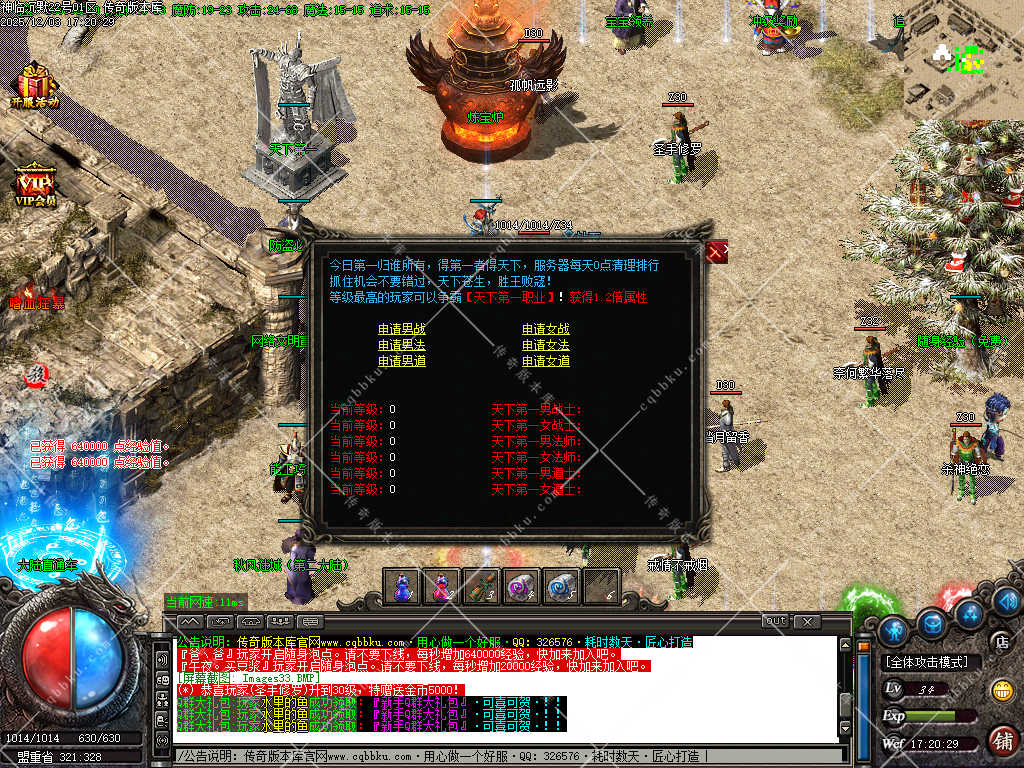Apply for 申请女道 female taoist title
This screenshot has height=768, width=1024.
(x=545, y=361)
